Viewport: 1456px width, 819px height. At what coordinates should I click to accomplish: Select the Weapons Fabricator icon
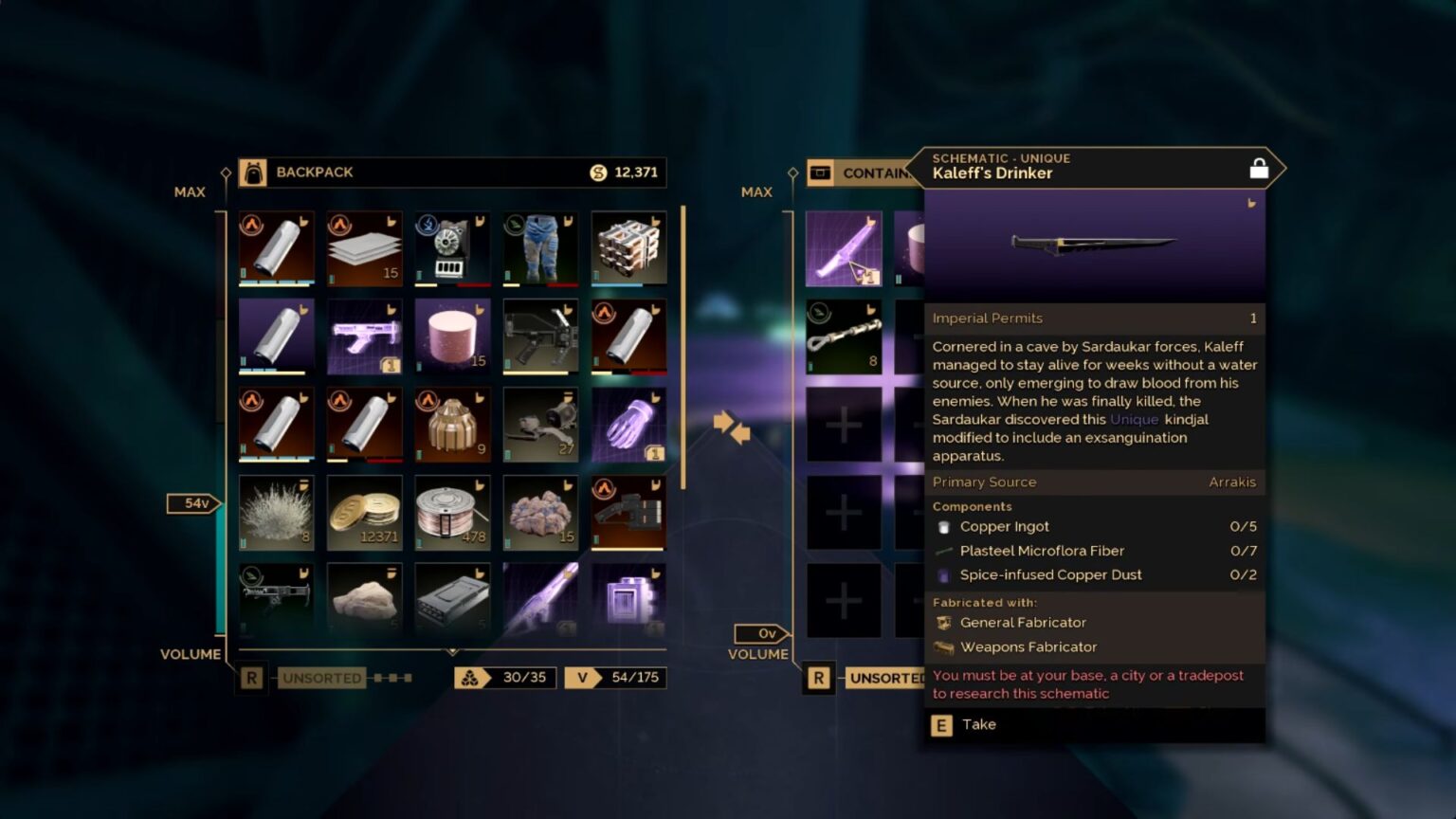pyautogui.click(x=944, y=646)
